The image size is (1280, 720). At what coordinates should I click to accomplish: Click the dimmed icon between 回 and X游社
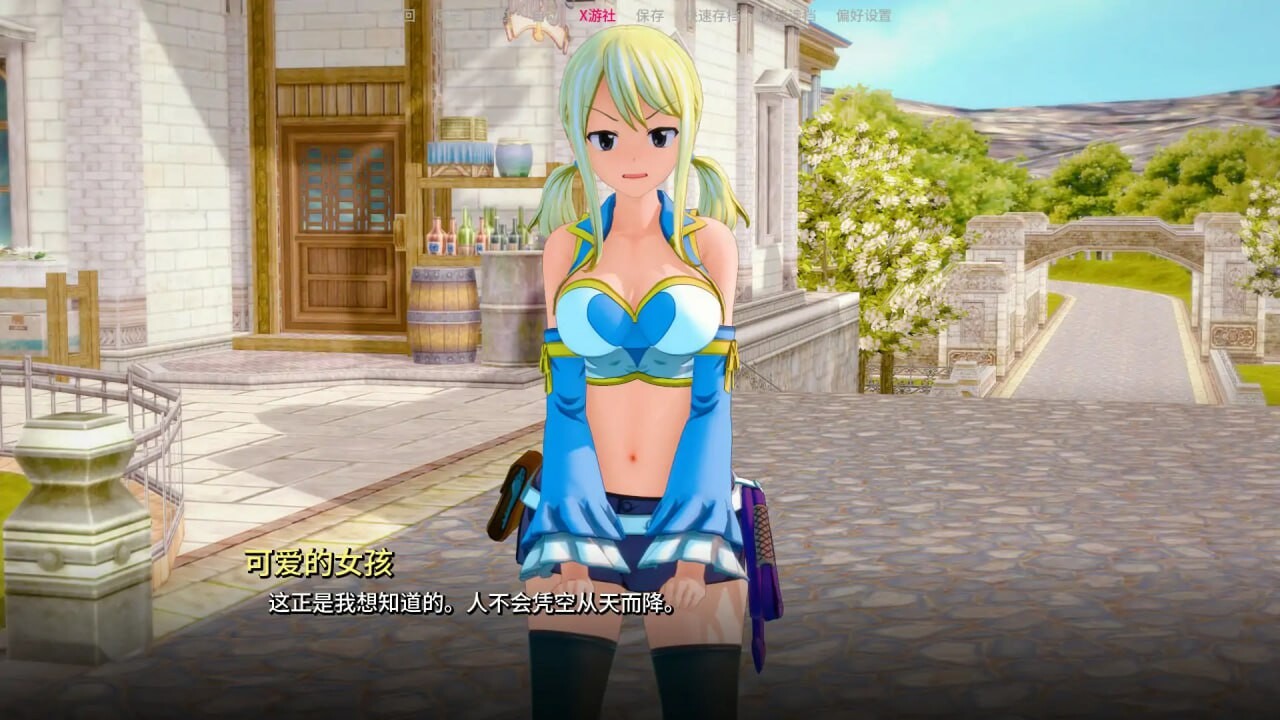[480, 15]
